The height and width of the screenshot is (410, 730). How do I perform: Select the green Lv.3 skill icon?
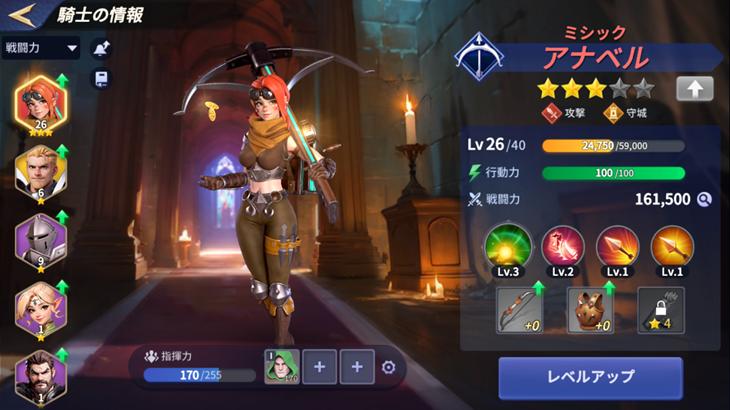506,247
